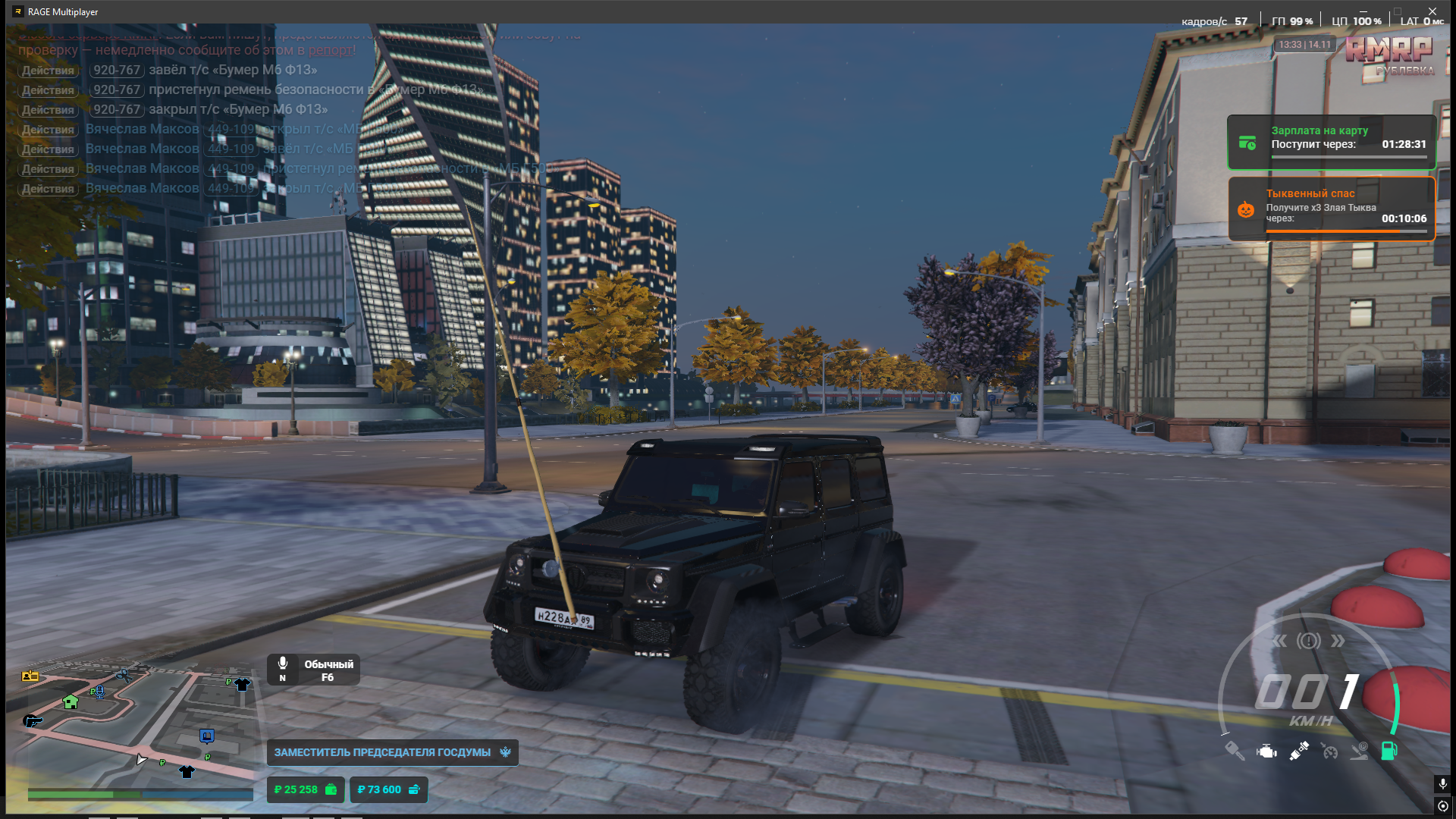The image size is (1456, 819).
Task: Close the RAGE Multiplayer window
Action: [1432, 11]
